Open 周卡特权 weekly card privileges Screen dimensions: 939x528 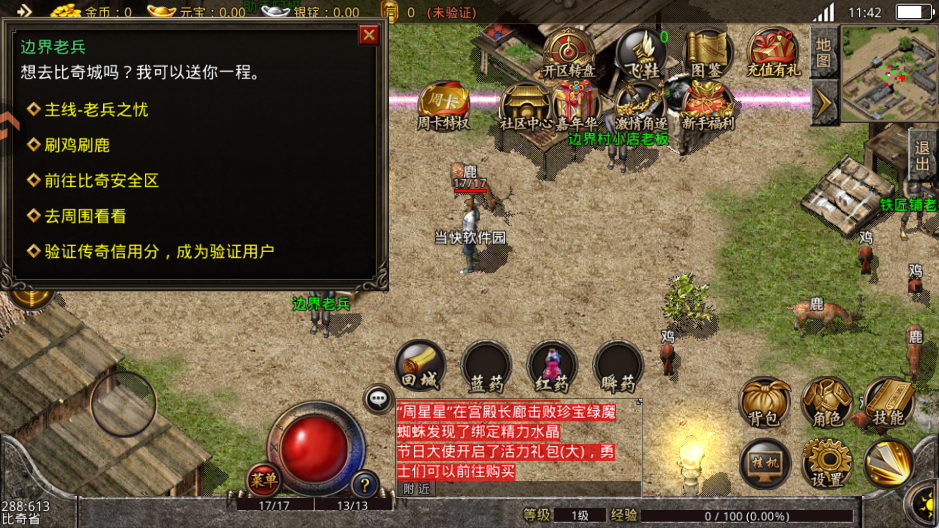pyautogui.click(x=443, y=106)
